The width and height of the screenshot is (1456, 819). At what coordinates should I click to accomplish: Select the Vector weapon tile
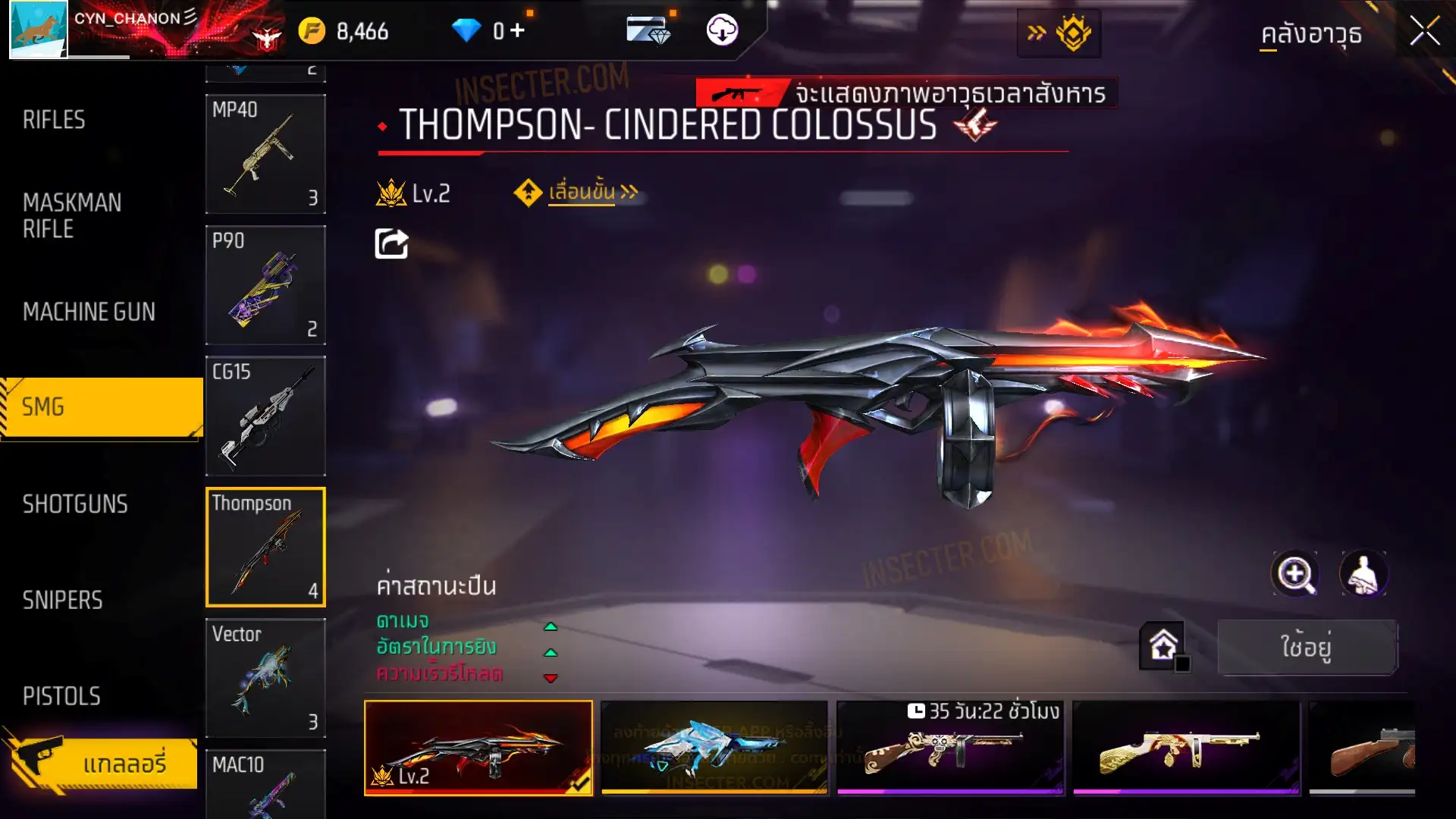coord(265,678)
